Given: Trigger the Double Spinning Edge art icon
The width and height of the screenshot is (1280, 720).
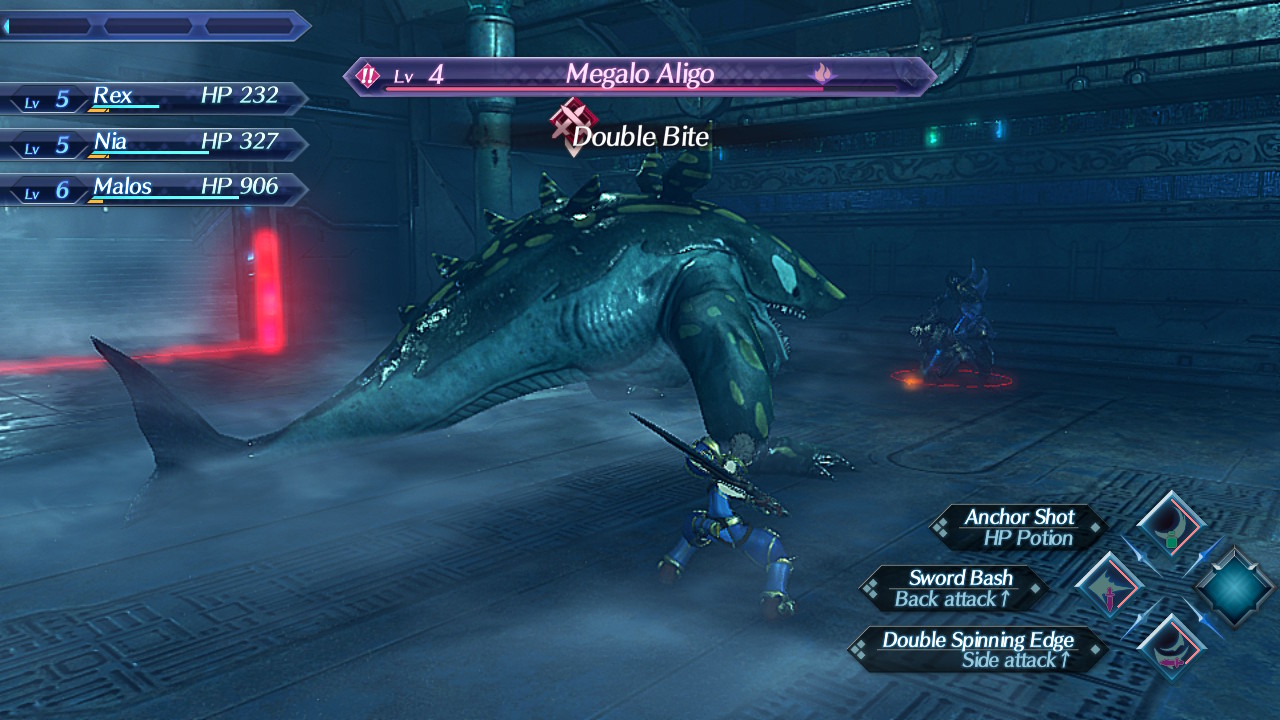Looking at the screenshot, I should [1171, 648].
